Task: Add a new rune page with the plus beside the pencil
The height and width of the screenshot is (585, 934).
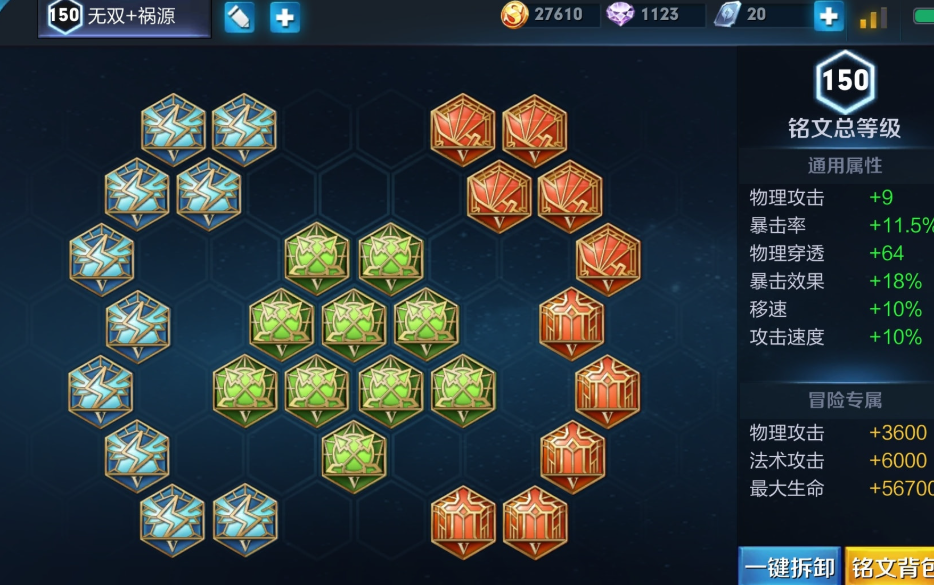Action: 285,17
